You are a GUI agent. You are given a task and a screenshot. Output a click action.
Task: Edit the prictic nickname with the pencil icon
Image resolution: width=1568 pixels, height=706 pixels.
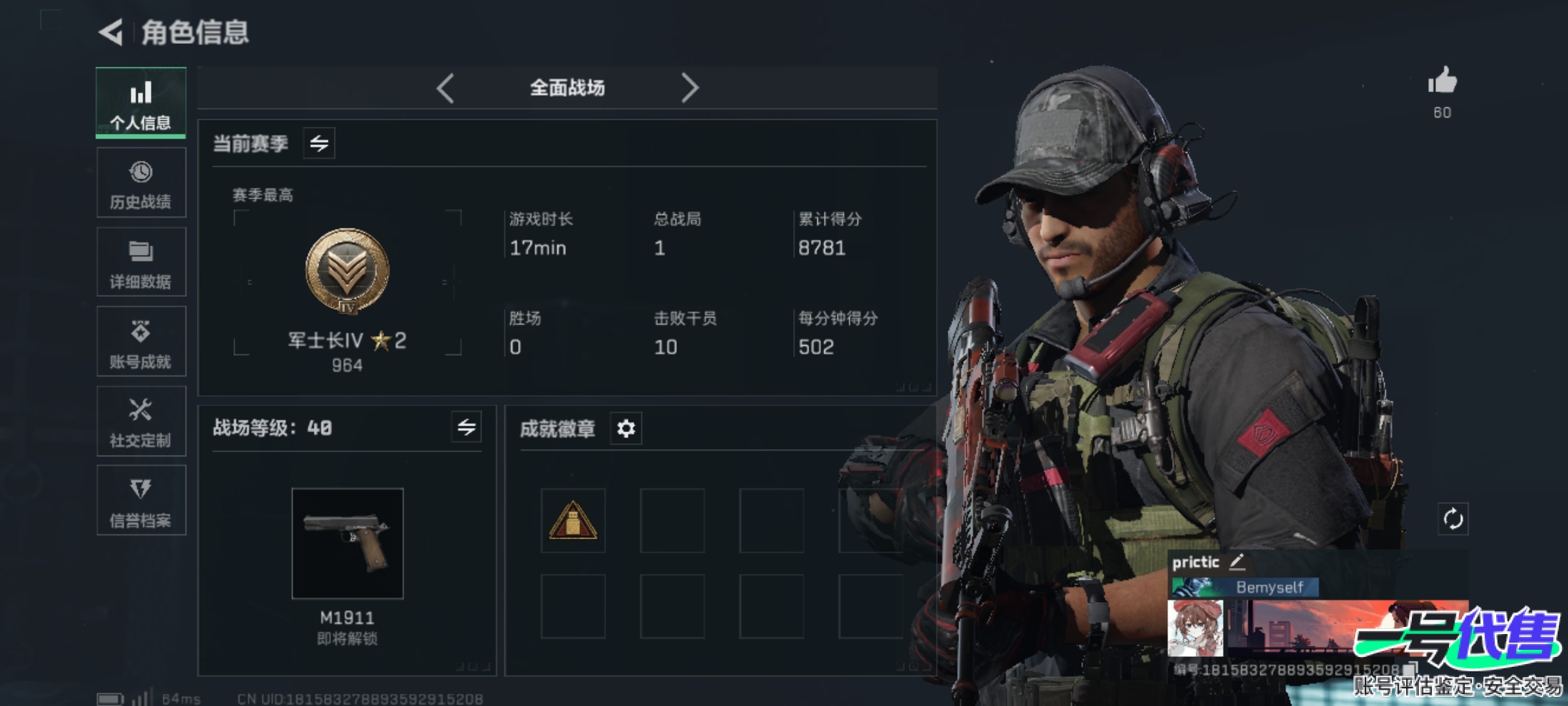(x=1237, y=562)
